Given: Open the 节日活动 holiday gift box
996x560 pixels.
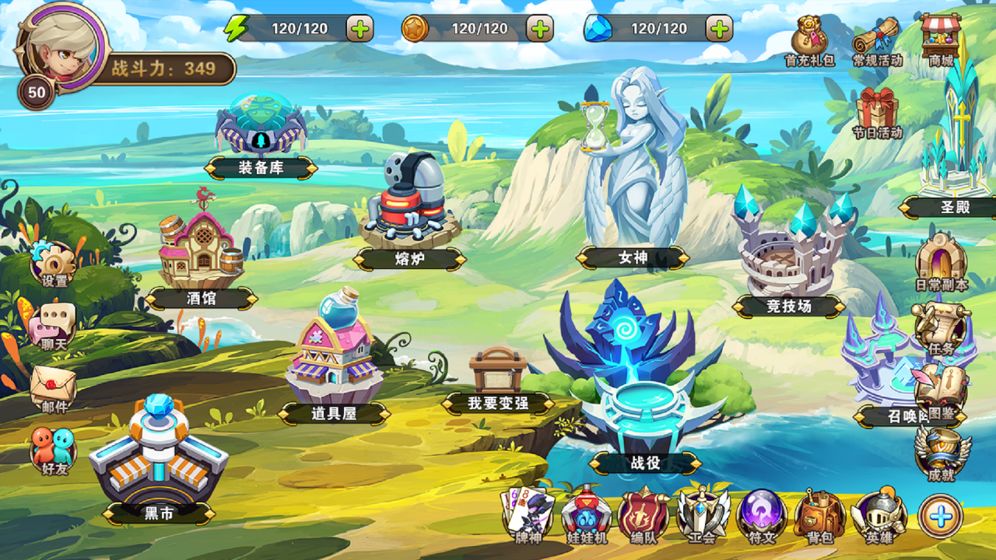Looking at the screenshot, I should click(877, 110).
